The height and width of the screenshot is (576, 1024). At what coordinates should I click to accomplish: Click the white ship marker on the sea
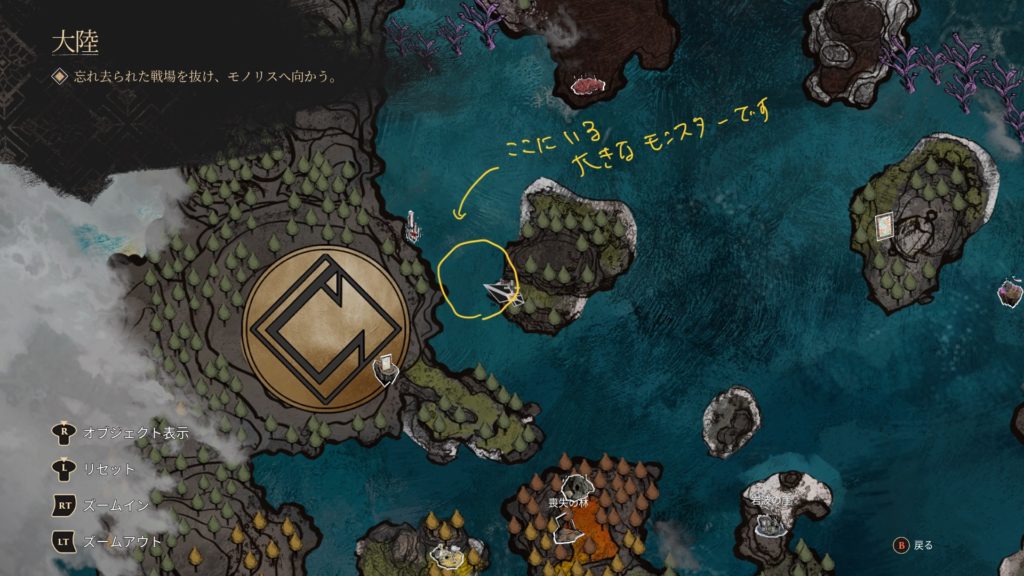[502, 292]
